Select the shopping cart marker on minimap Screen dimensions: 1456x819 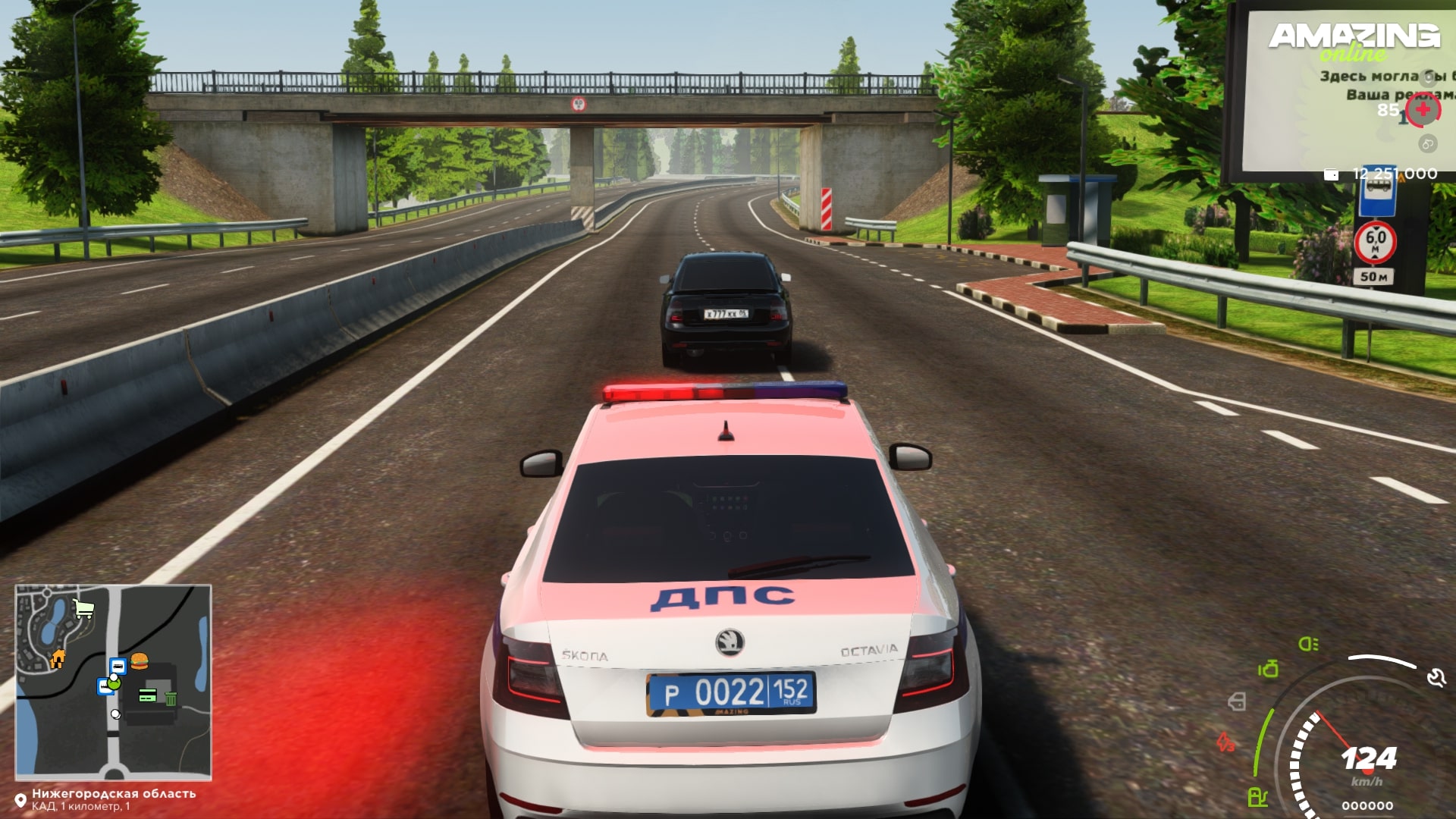click(x=83, y=609)
